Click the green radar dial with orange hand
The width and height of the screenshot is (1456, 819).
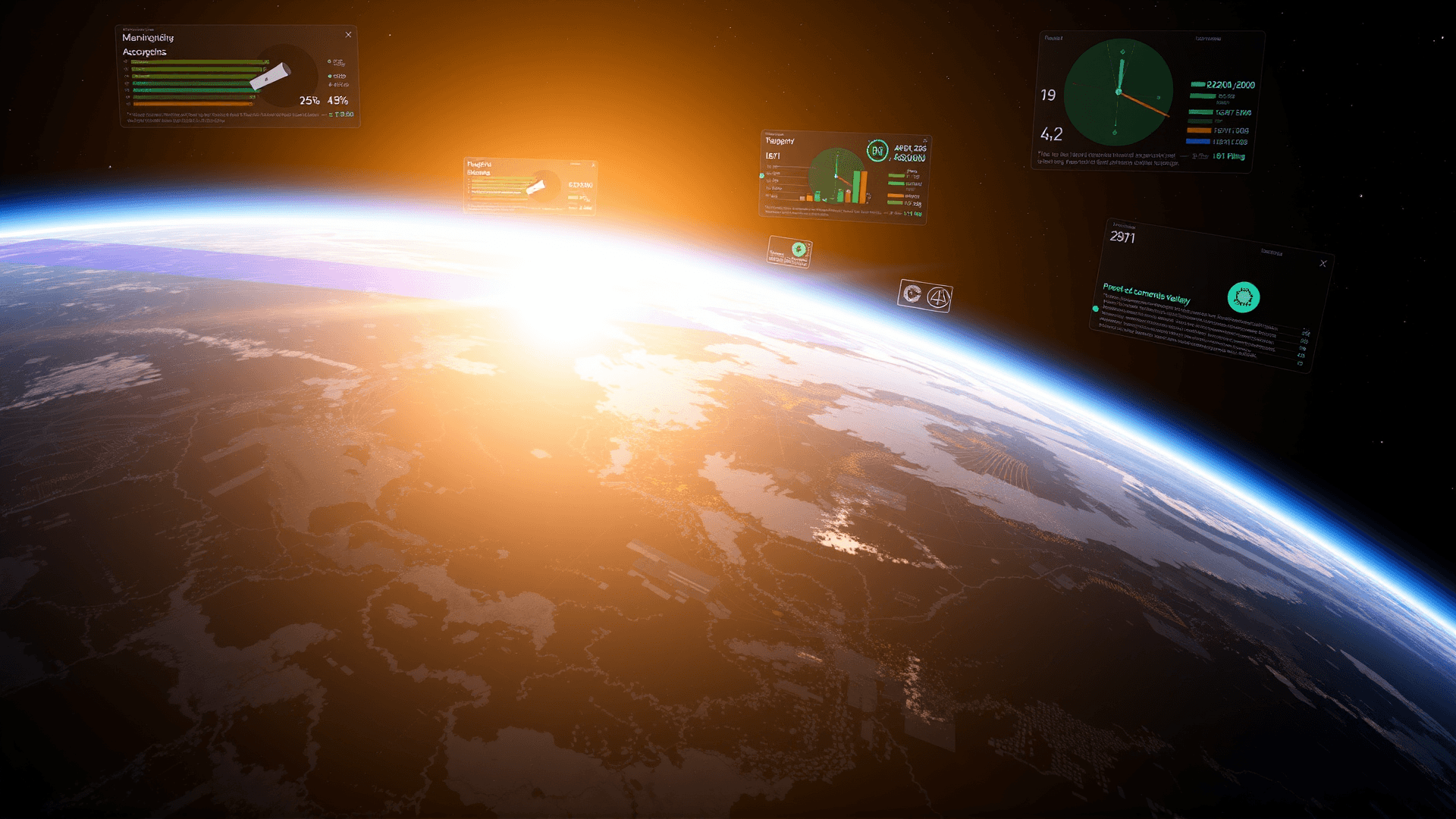click(1119, 93)
